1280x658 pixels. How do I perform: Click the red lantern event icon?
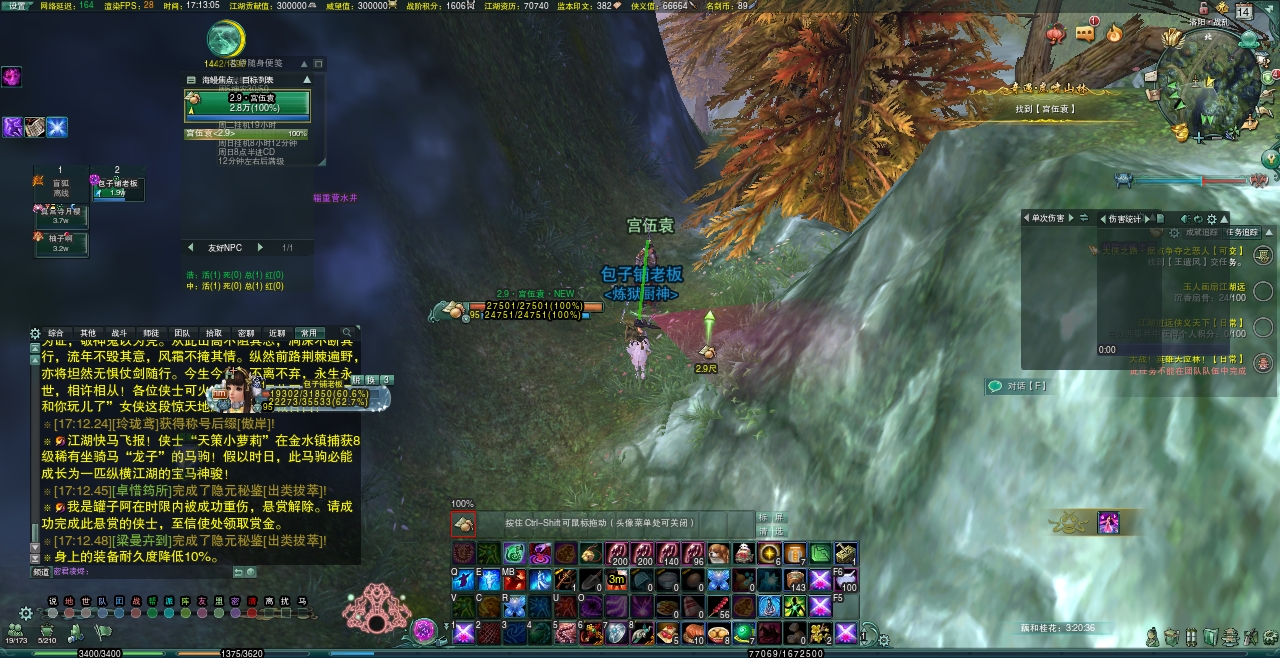(1055, 35)
